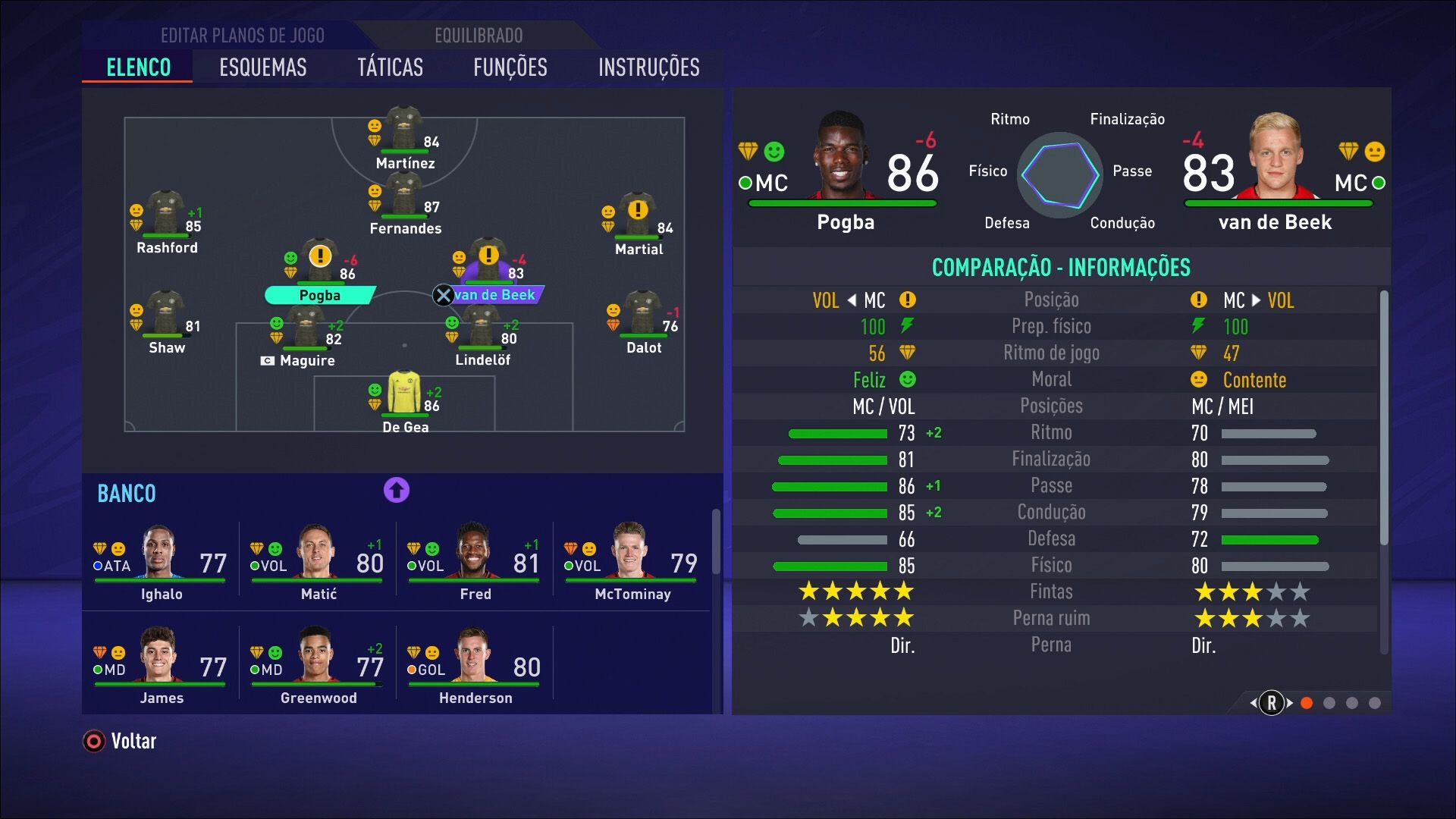
Task: Switch to the TÁTICAS tab
Action: [391, 67]
